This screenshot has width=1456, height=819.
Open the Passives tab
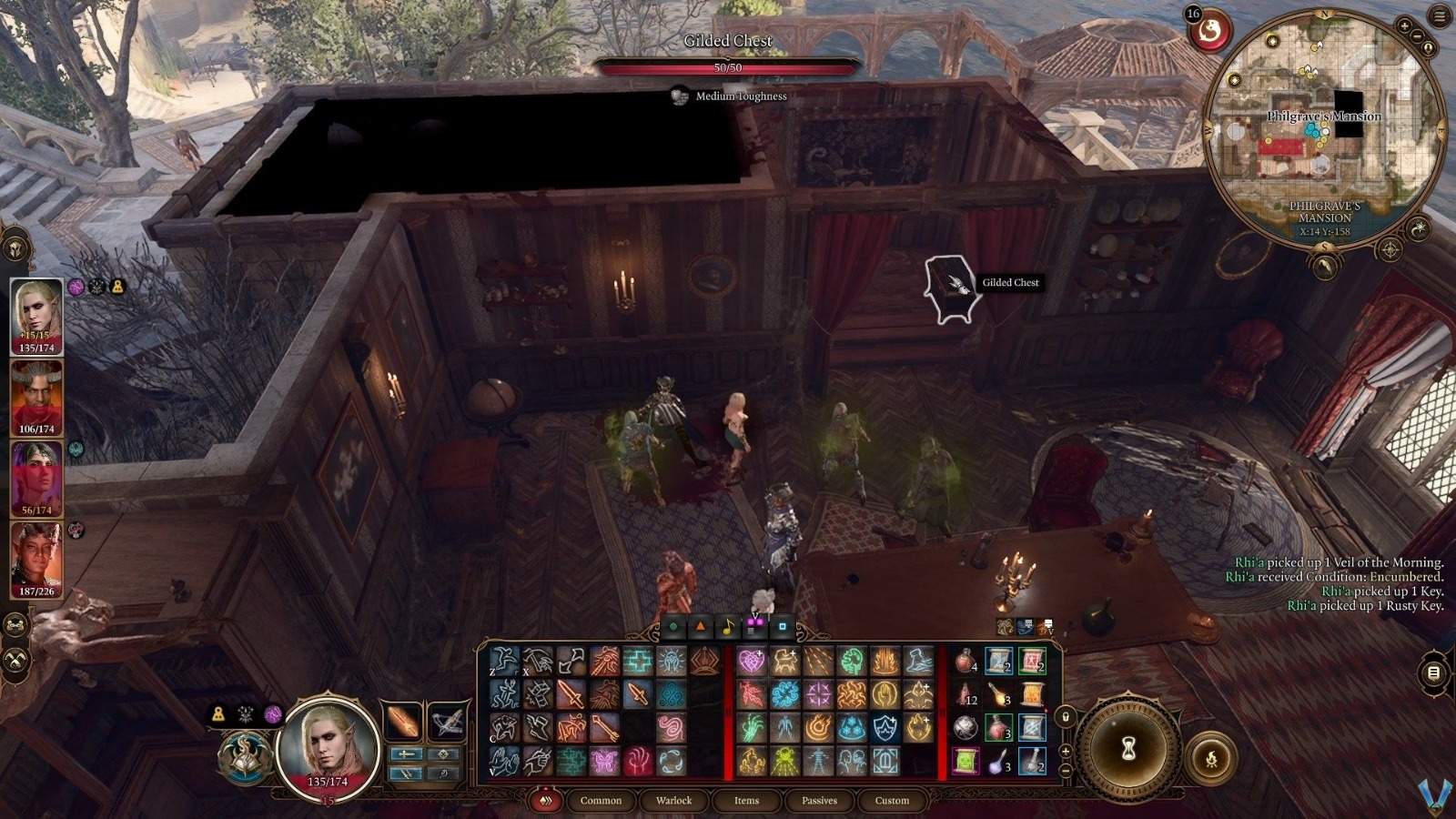[x=819, y=801]
